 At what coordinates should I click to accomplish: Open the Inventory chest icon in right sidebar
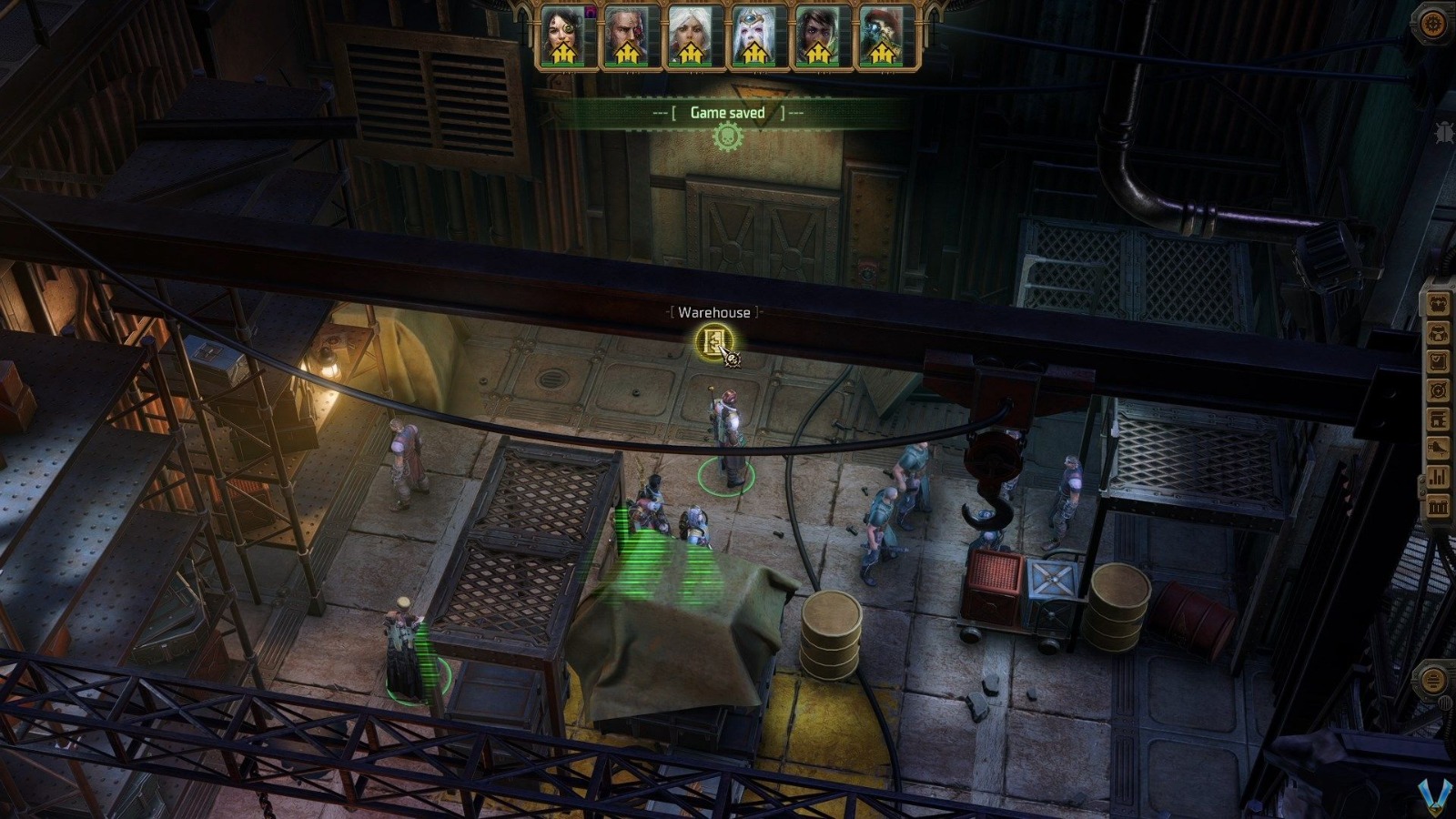(x=1438, y=302)
